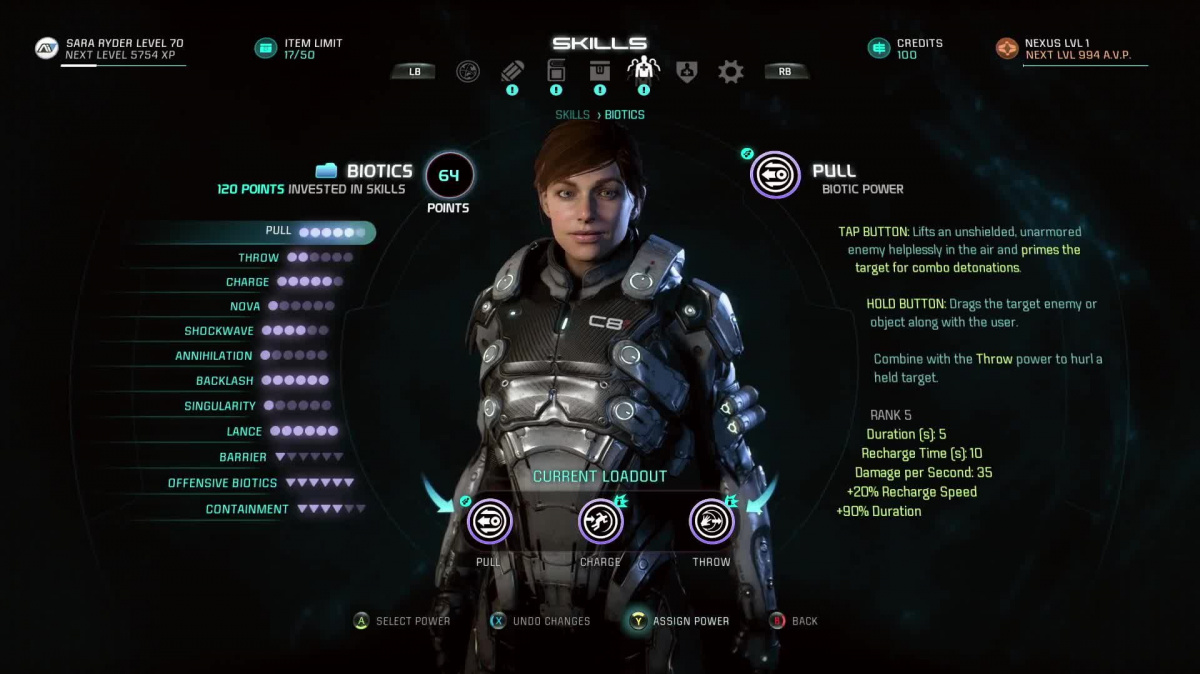Open the Barrier passive skill
This screenshot has height=674, width=1200.
[243, 457]
